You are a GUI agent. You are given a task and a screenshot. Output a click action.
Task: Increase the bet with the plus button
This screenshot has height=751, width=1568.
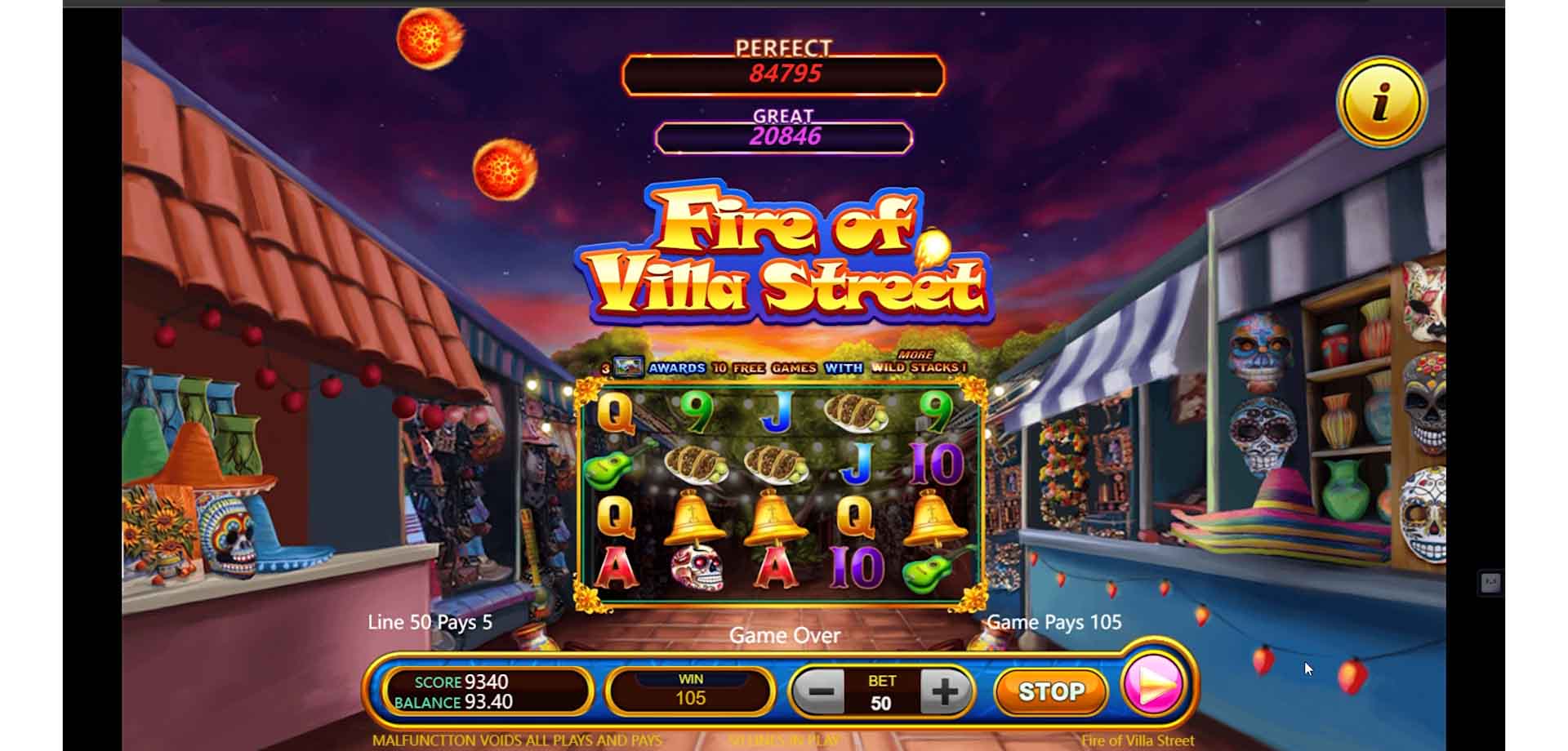(944, 690)
